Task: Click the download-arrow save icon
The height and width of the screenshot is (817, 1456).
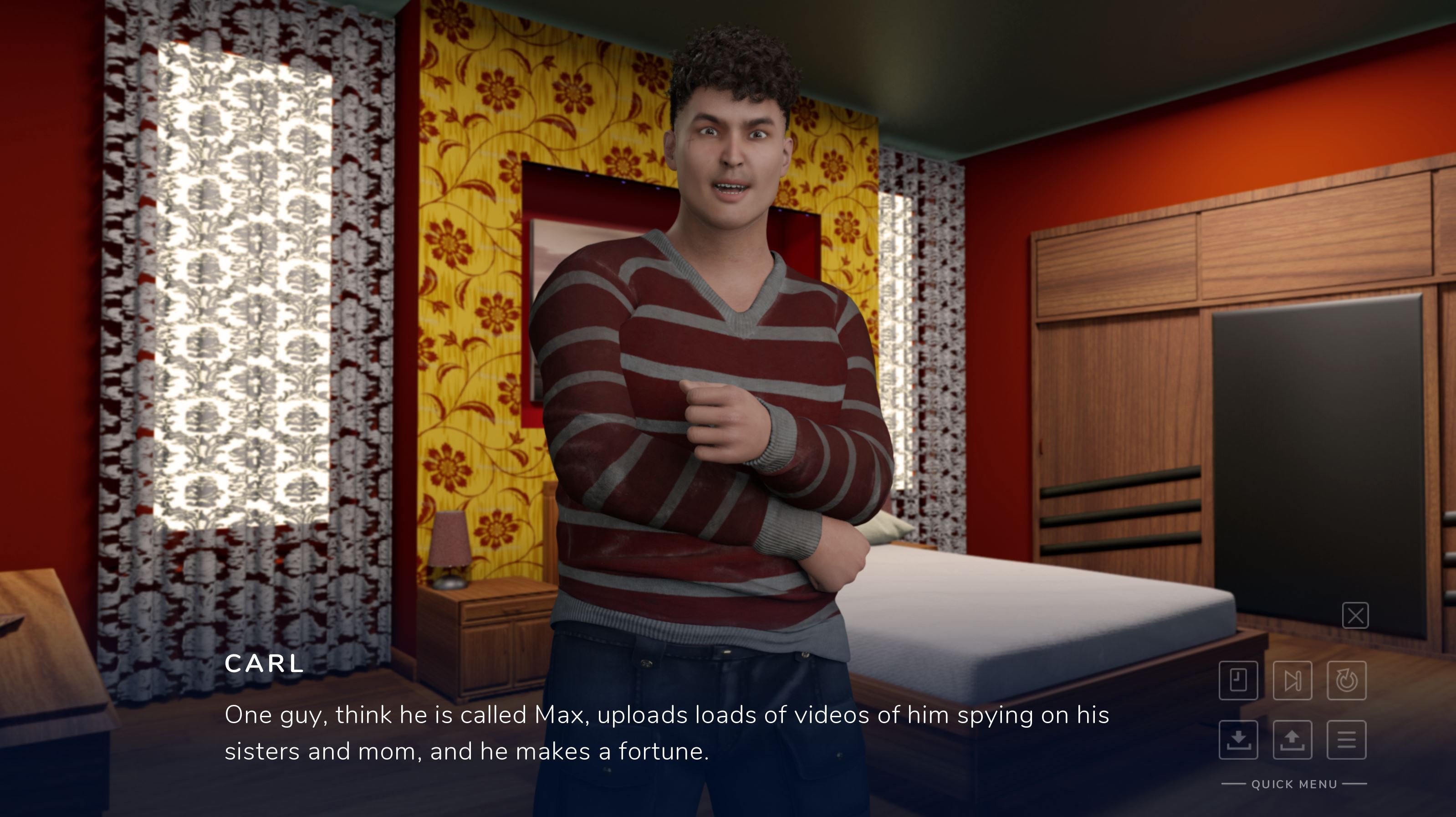Action: tap(1238, 740)
